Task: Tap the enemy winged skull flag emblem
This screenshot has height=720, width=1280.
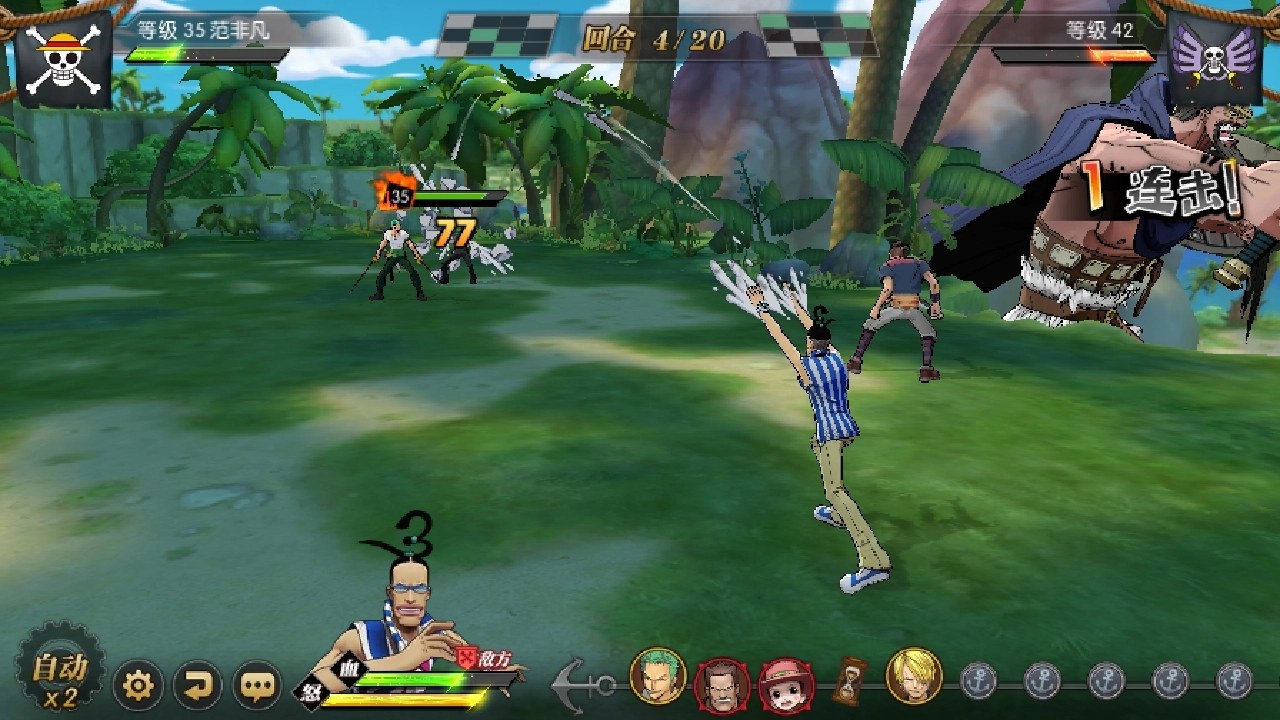Action: click(x=1214, y=60)
